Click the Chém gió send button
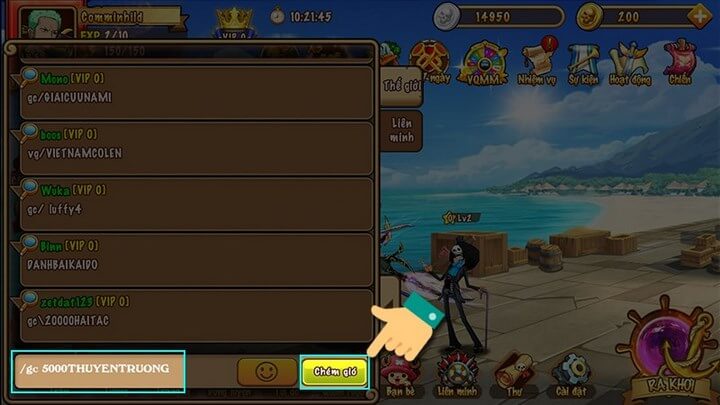The image size is (720, 405). (334, 371)
